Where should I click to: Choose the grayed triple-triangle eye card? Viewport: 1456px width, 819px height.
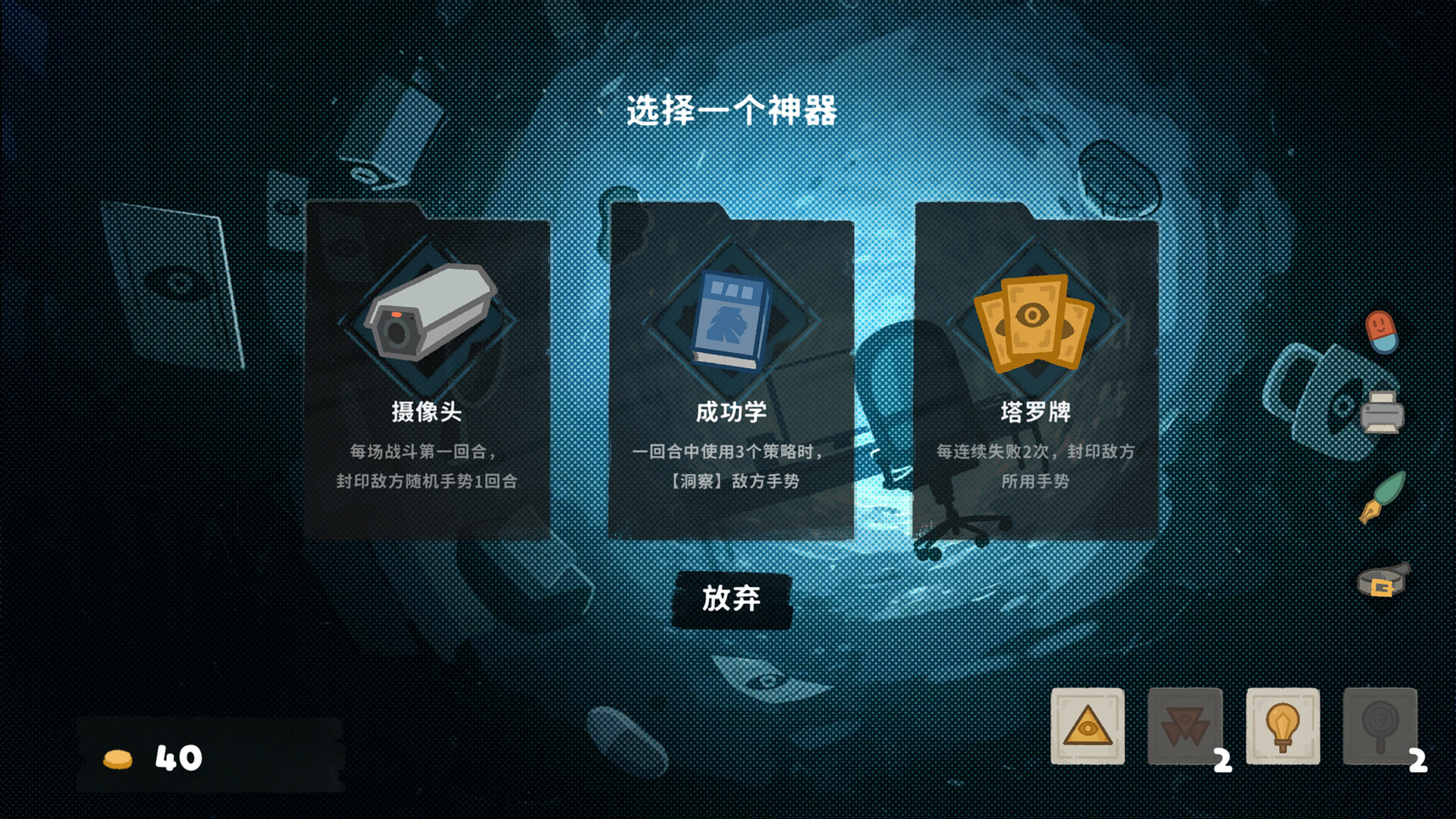1185,726
